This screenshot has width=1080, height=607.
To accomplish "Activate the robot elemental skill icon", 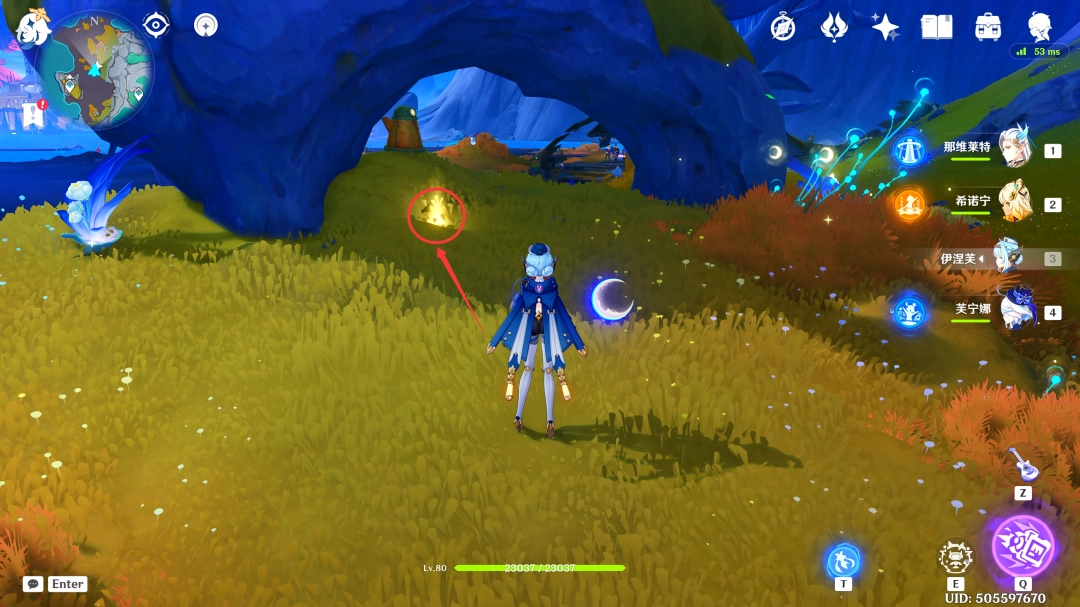I will click(x=956, y=558).
